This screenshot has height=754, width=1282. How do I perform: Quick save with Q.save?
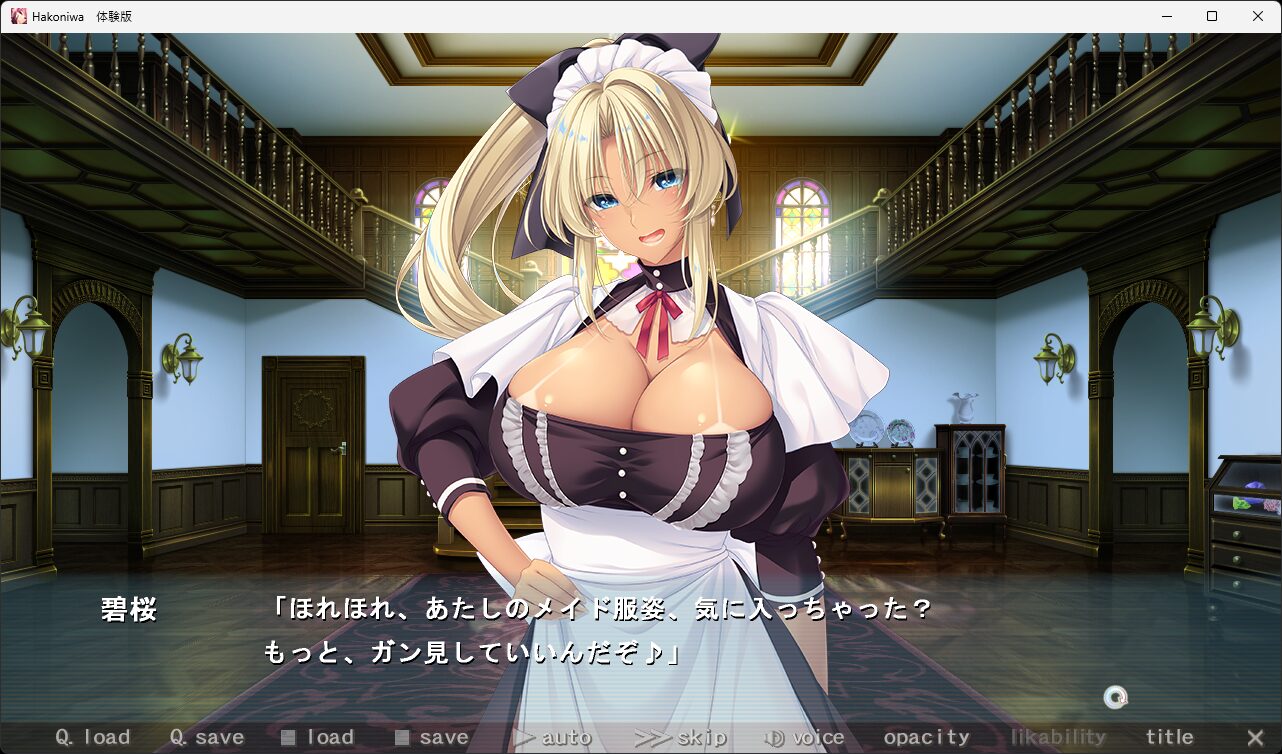coord(207,738)
